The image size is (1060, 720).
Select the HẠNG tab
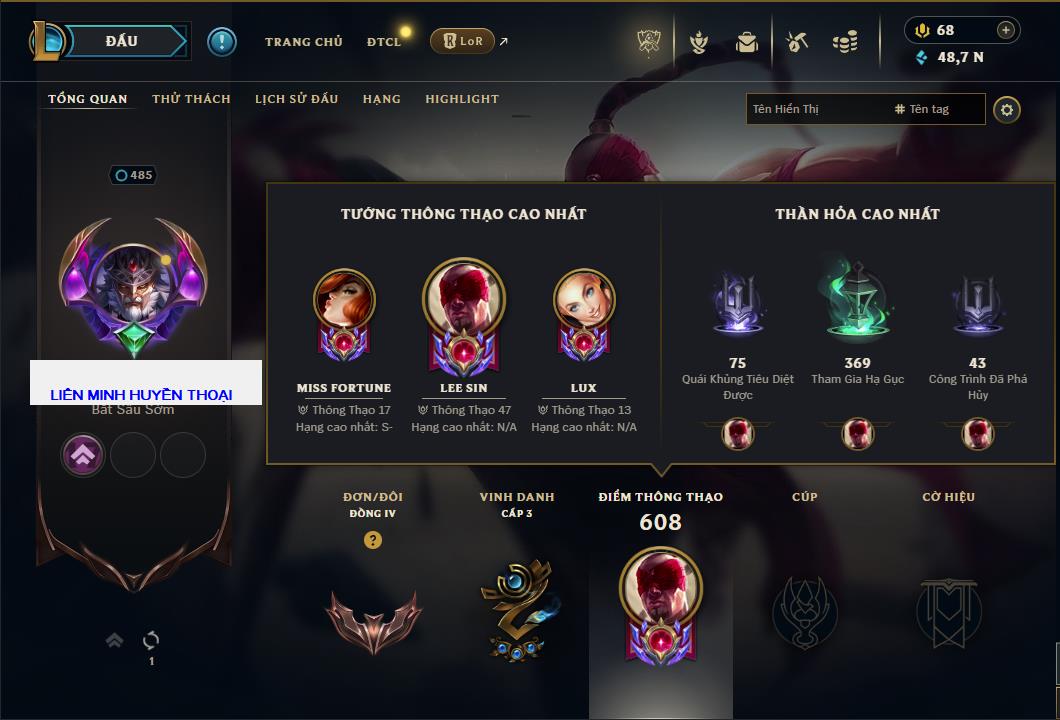[x=381, y=99]
